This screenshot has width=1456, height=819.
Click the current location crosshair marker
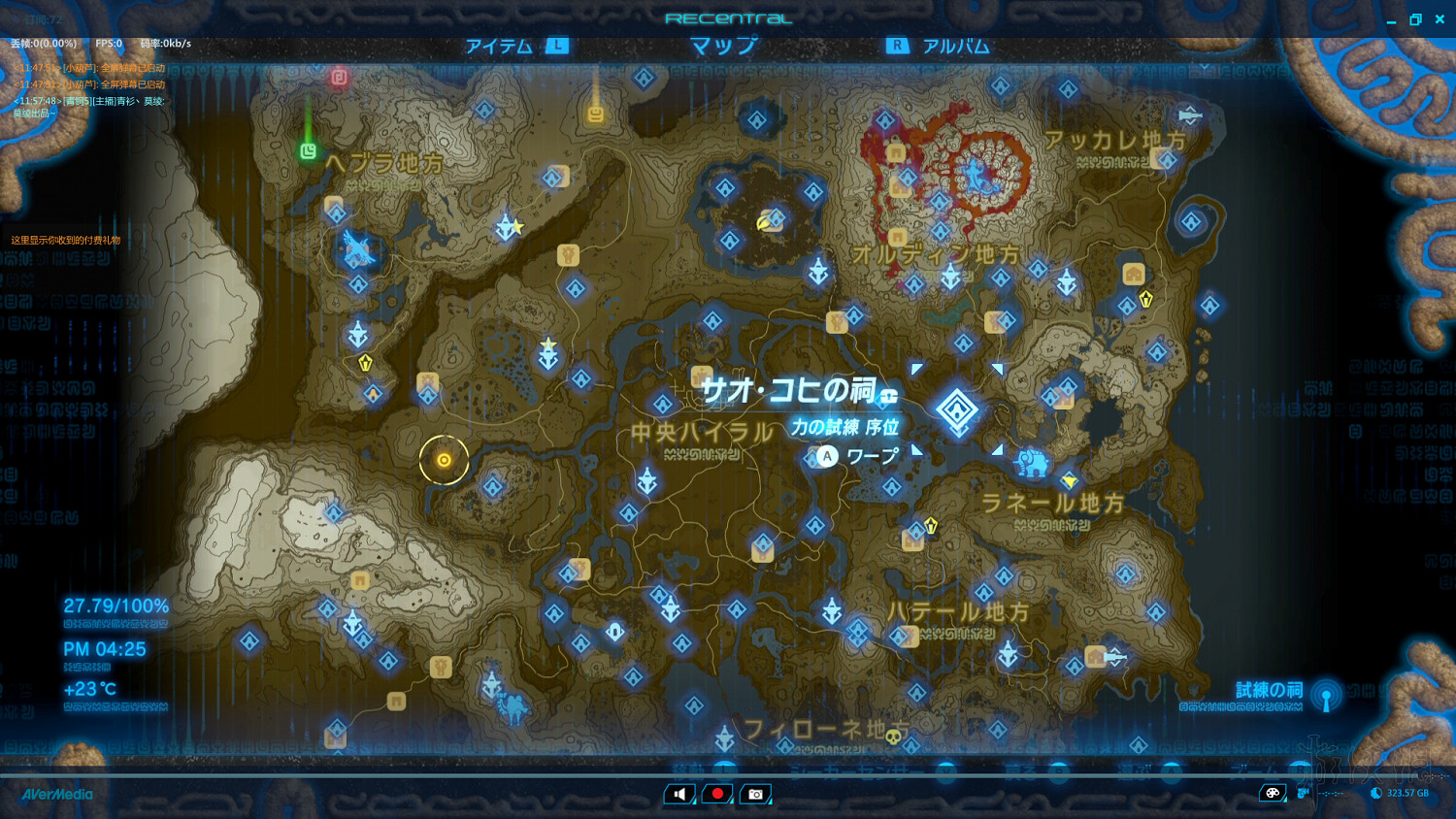[445, 460]
